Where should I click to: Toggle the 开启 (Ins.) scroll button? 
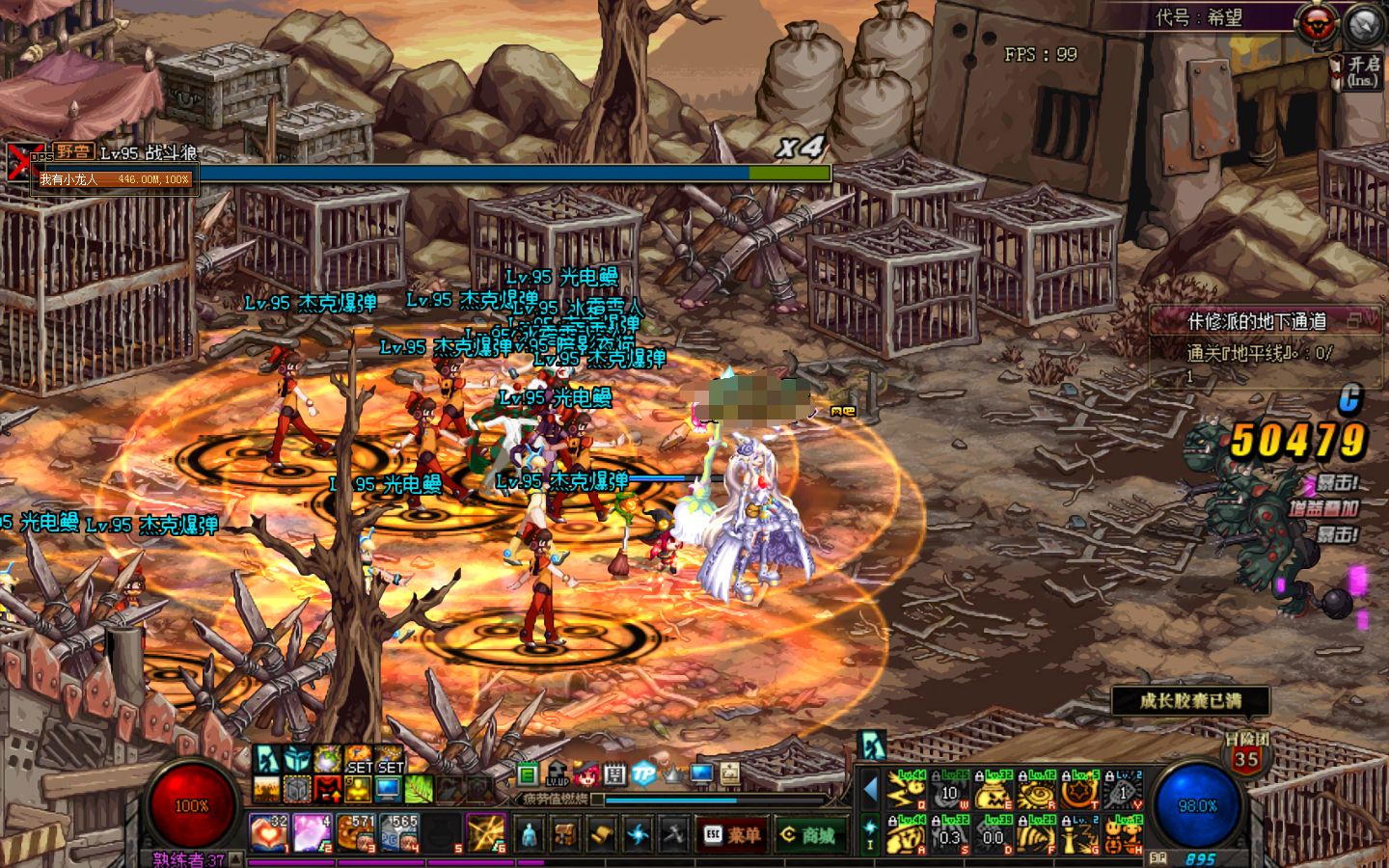coord(1360,70)
